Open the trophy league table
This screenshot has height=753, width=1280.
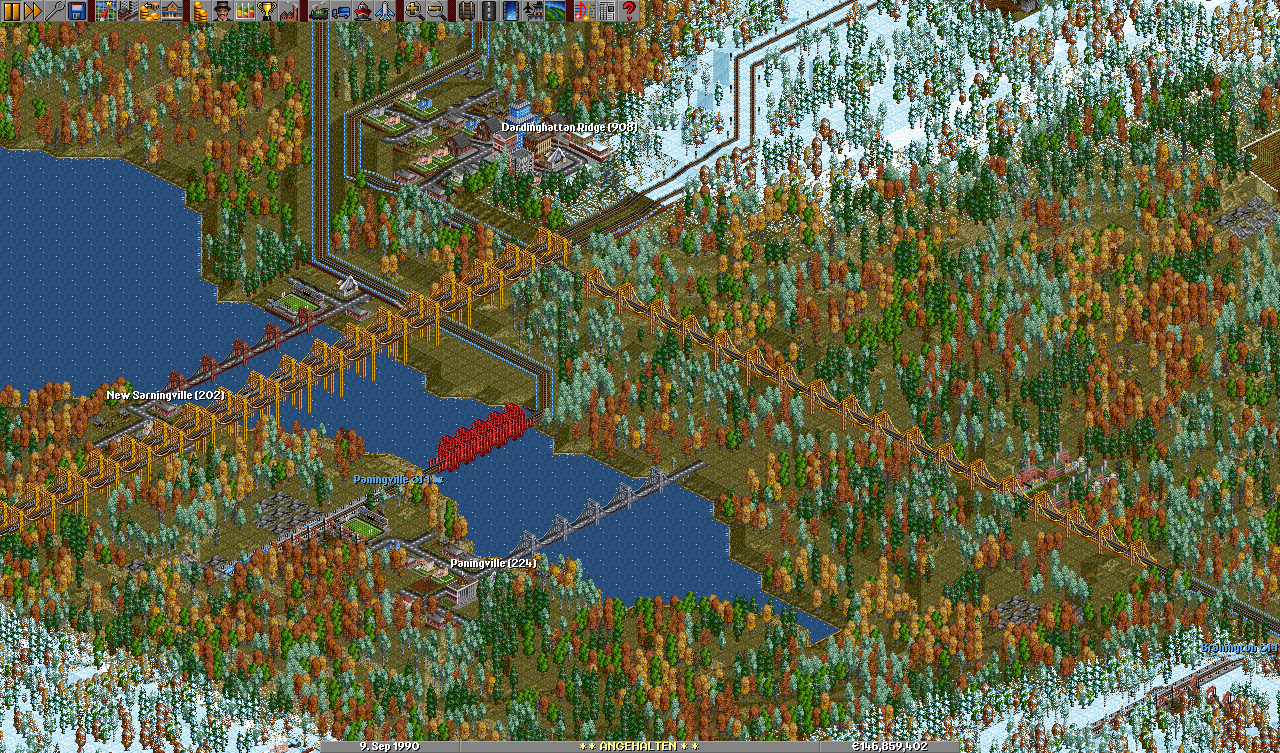(x=265, y=11)
